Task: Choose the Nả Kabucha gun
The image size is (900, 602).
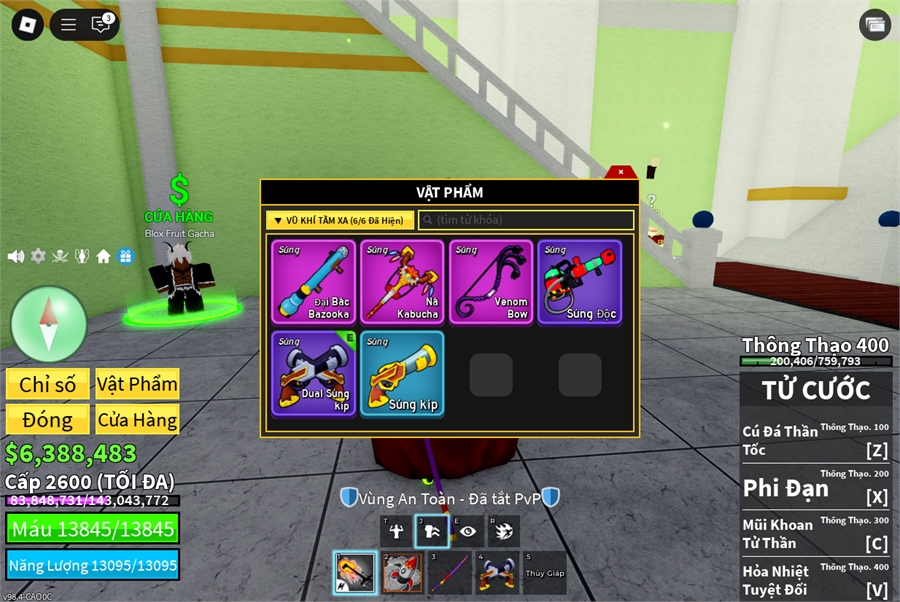Action: coord(401,282)
